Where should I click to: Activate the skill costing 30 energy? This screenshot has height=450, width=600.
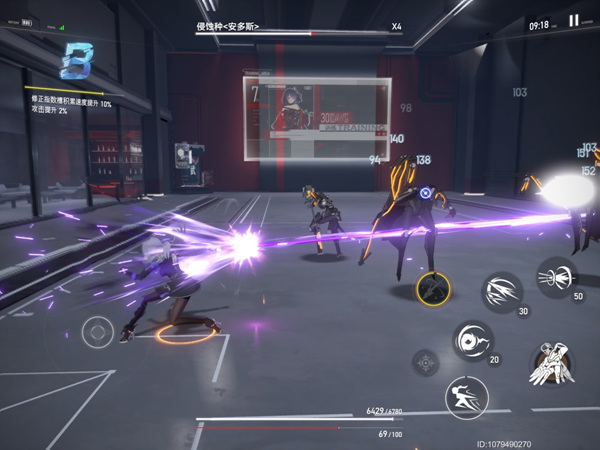pyautogui.click(x=503, y=292)
